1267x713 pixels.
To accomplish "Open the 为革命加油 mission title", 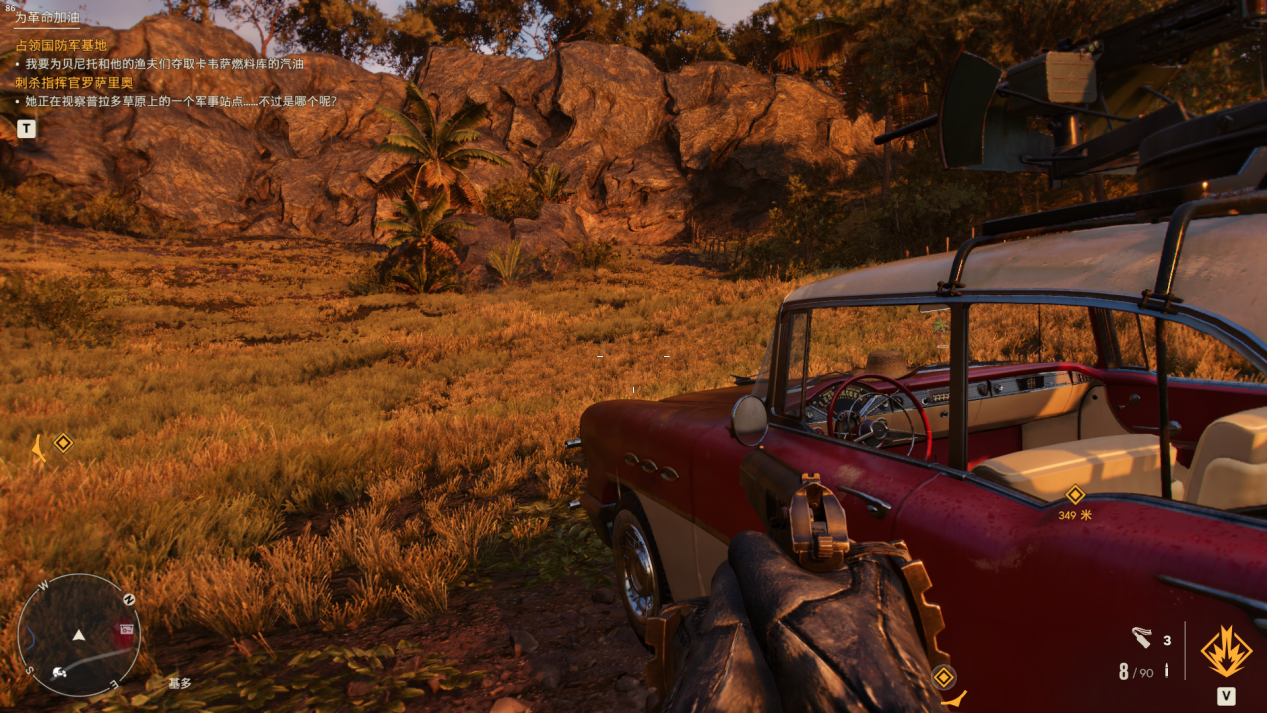I will (x=47, y=18).
